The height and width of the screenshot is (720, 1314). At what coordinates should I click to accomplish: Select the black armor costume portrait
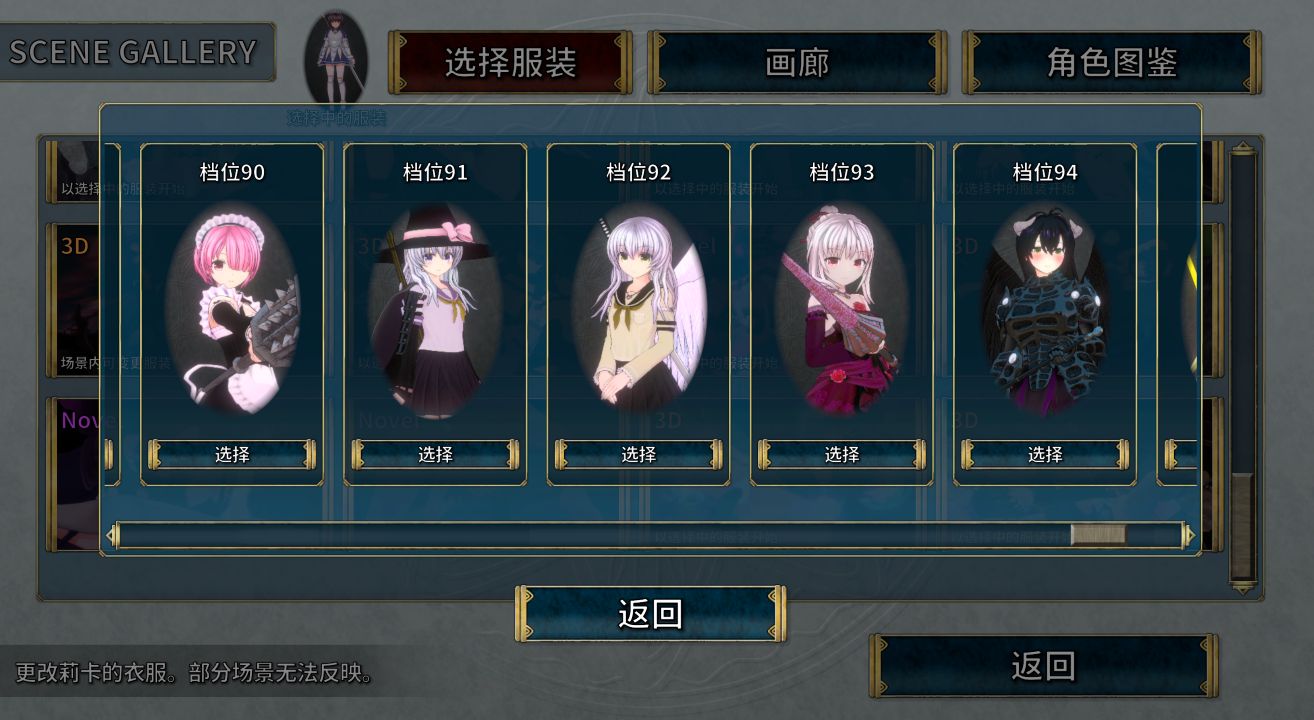[x=1044, y=310]
